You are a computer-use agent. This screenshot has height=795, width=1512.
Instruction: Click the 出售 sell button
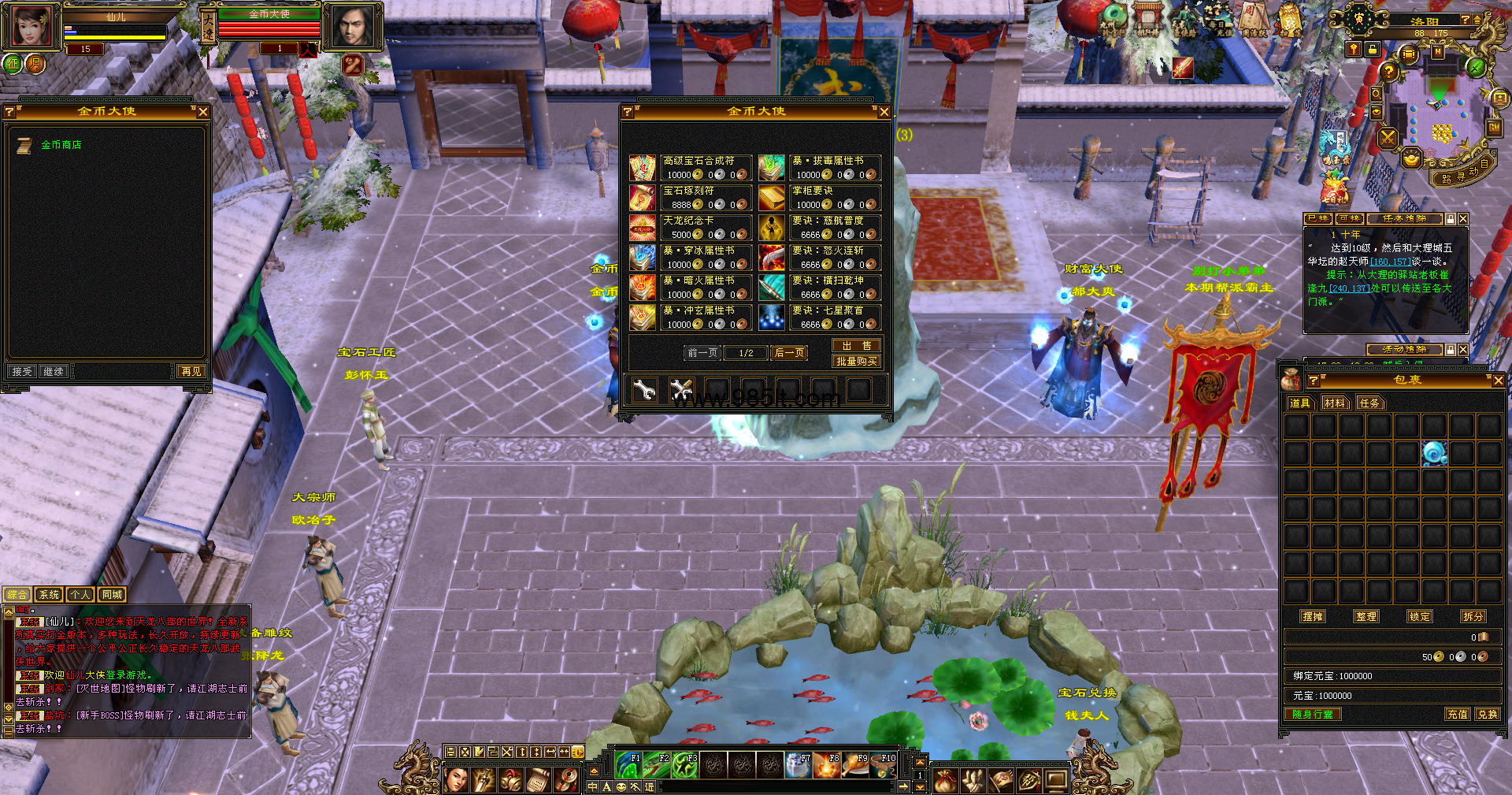(856, 346)
